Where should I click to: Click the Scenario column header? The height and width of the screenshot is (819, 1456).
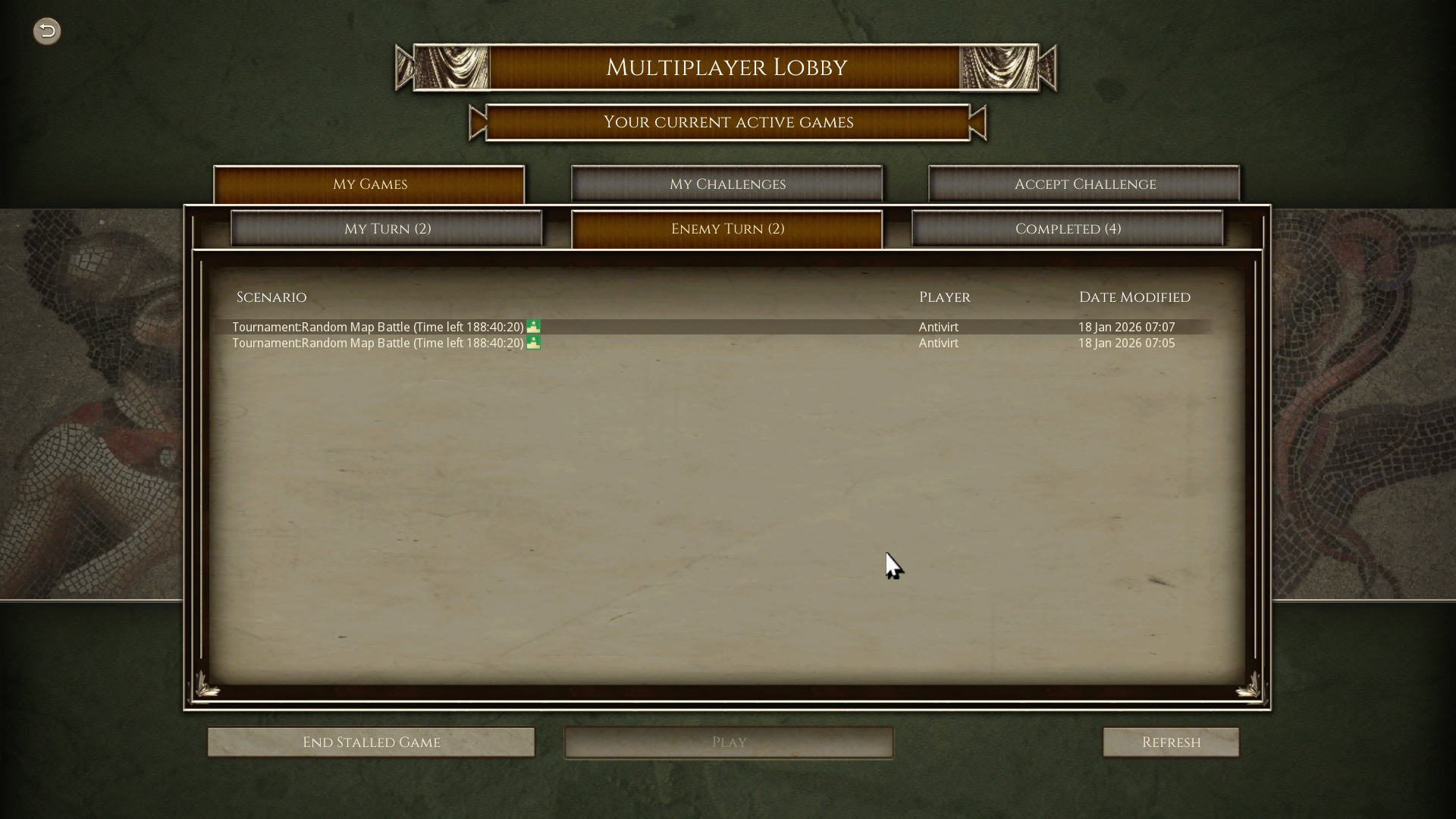pos(271,297)
